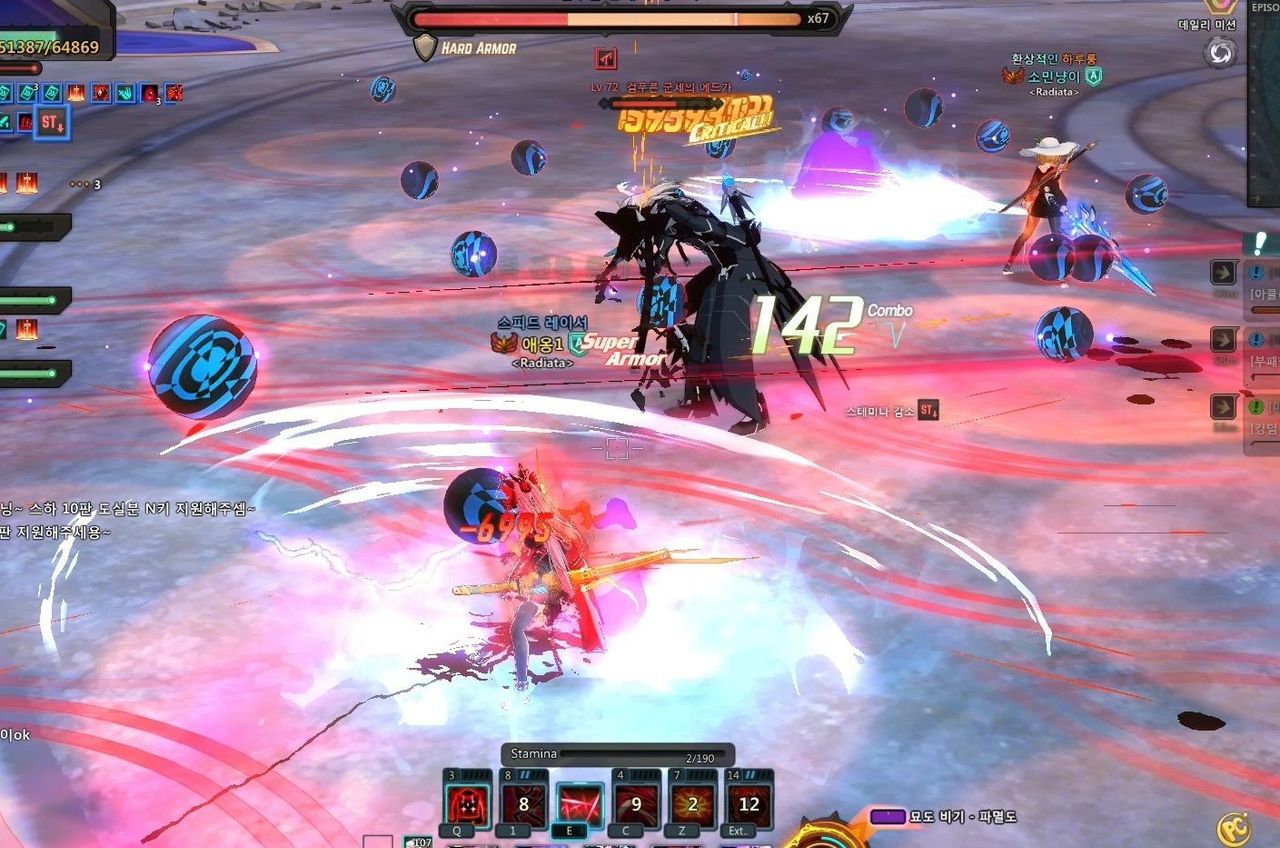This screenshot has width=1280, height=848.
Task: Click the top quest tracker arrow button
Action: tap(1224, 272)
